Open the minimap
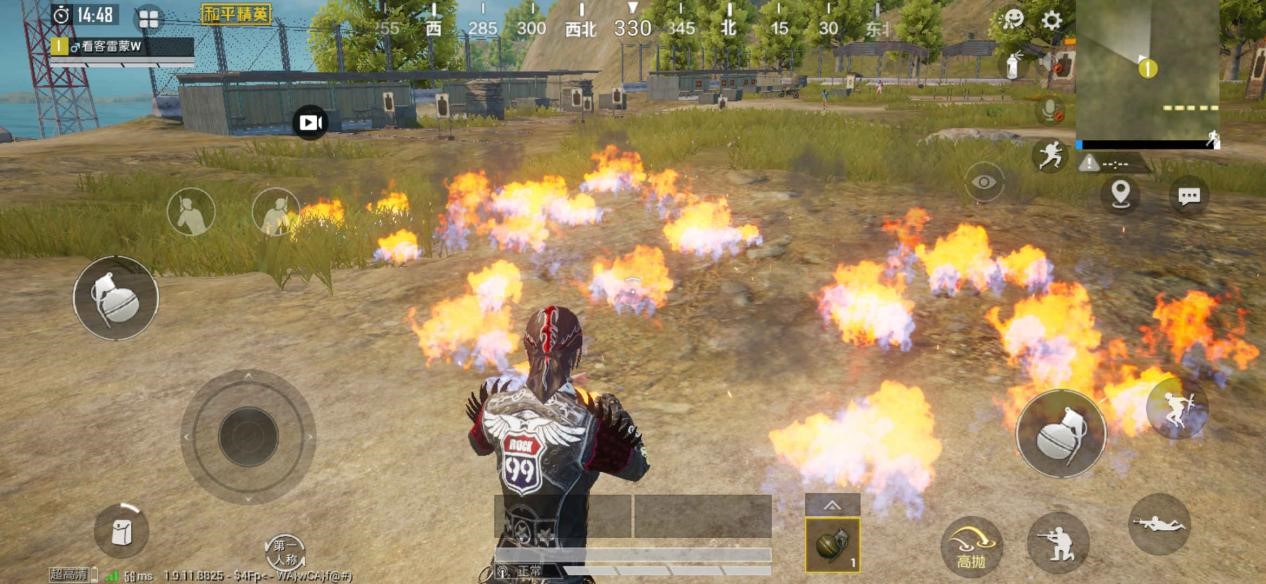 [x=1147, y=70]
